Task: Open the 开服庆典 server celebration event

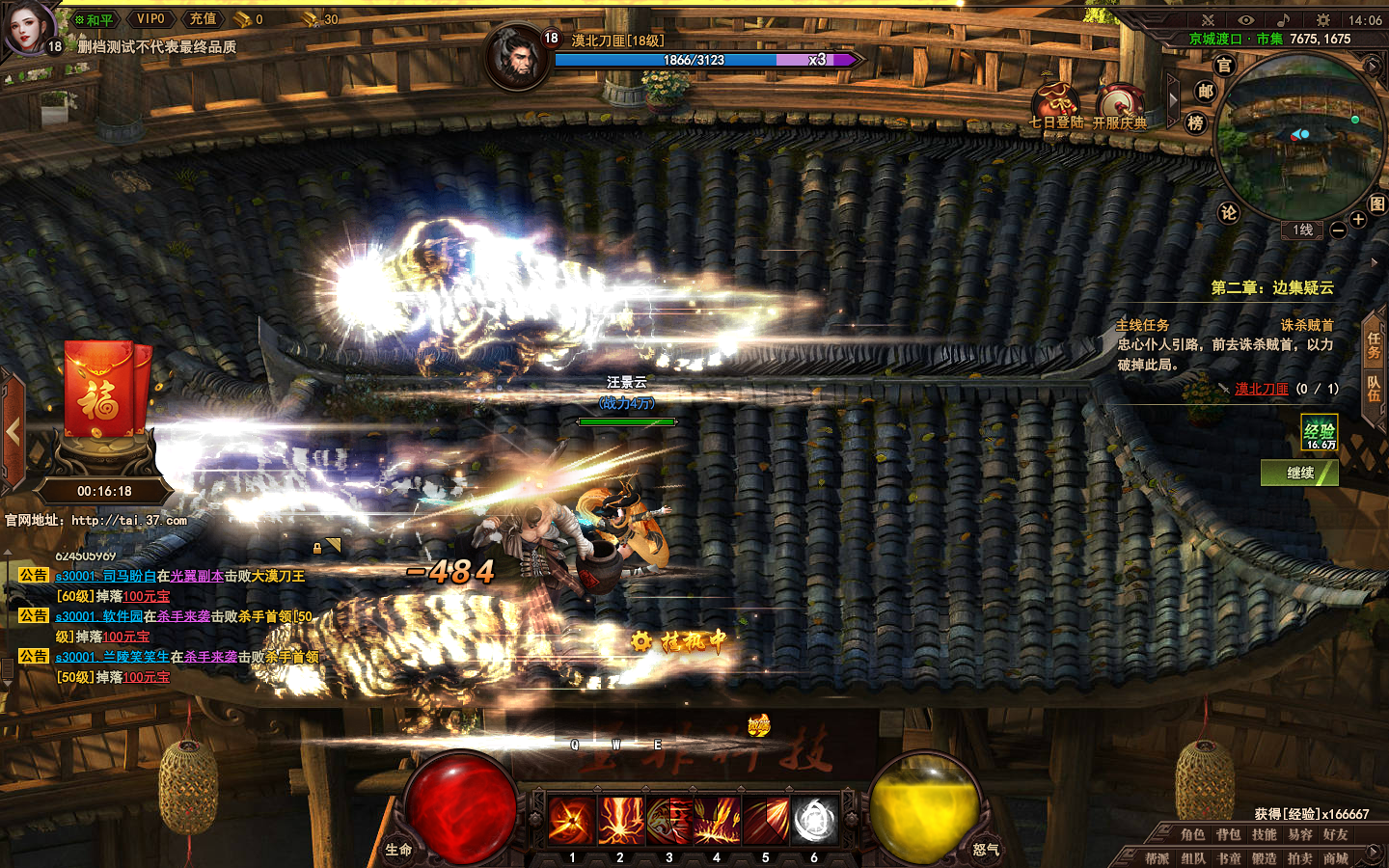Action: (x=1120, y=105)
